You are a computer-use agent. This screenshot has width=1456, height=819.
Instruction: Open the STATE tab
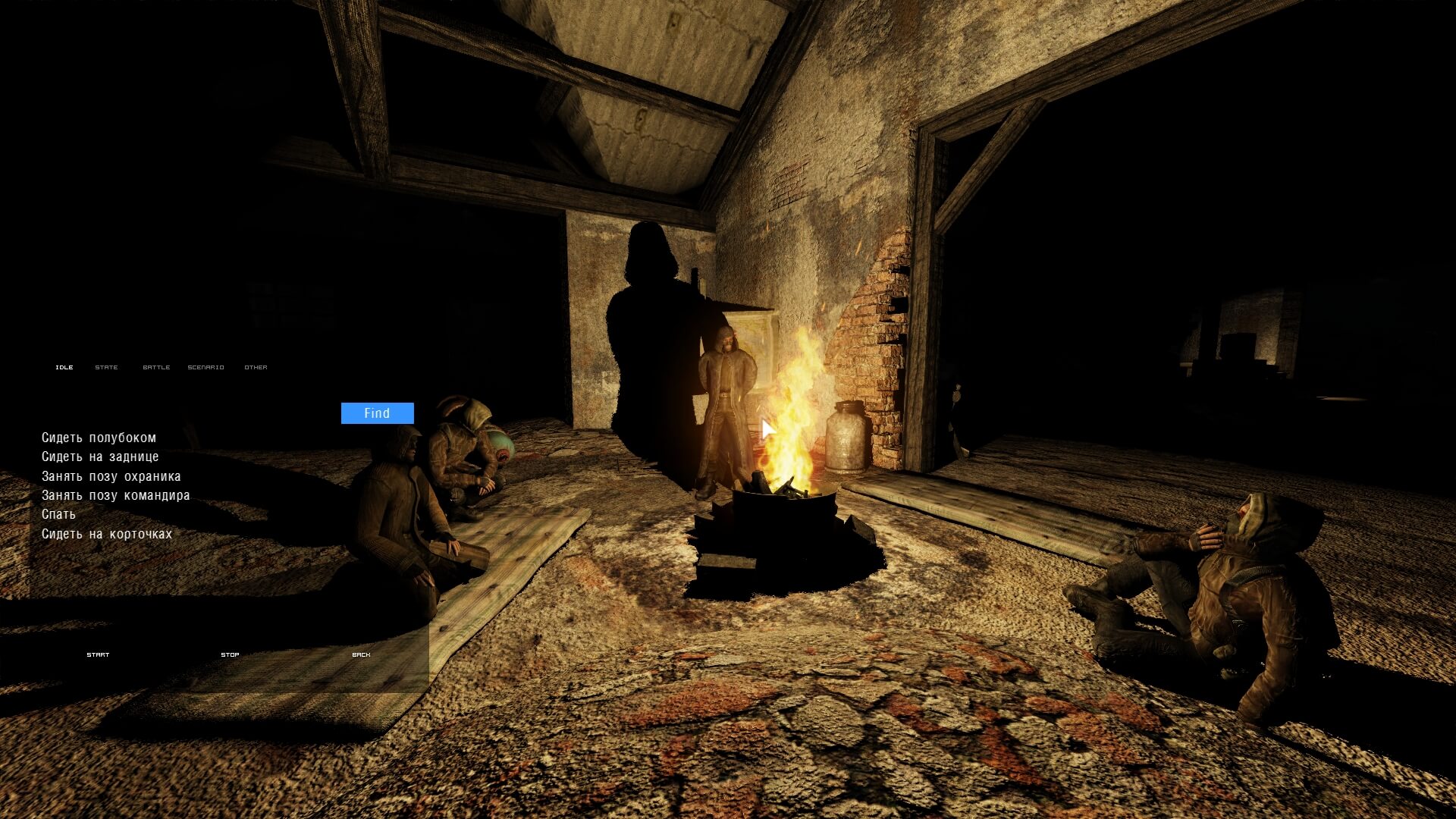coord(106,367)
